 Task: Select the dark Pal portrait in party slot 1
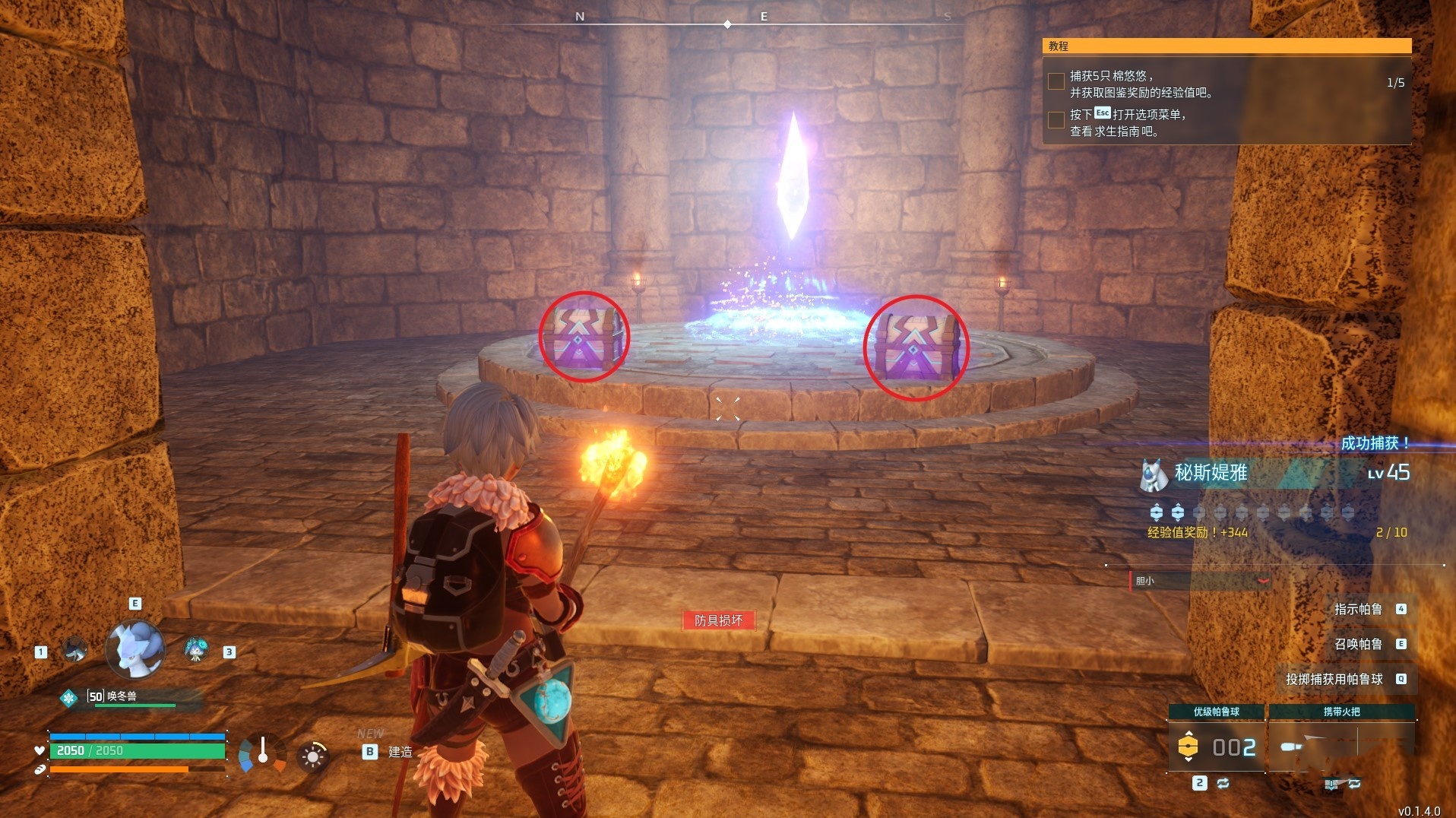pyautogui.click(x=74, y=650)
